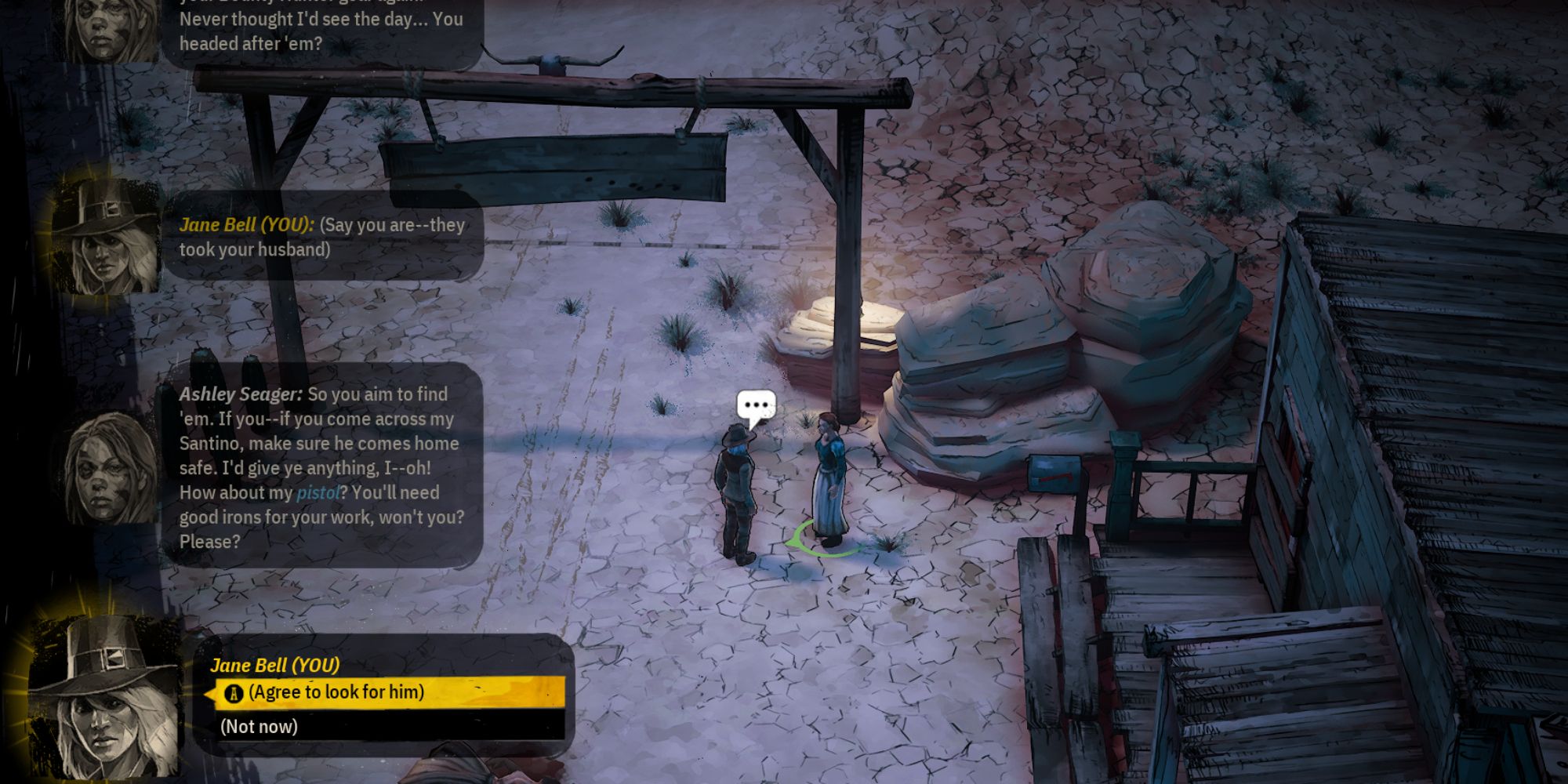Click the speech bubble icon above the NPC
This screenshot has height=784, width=1568.
tap(757, 405)
